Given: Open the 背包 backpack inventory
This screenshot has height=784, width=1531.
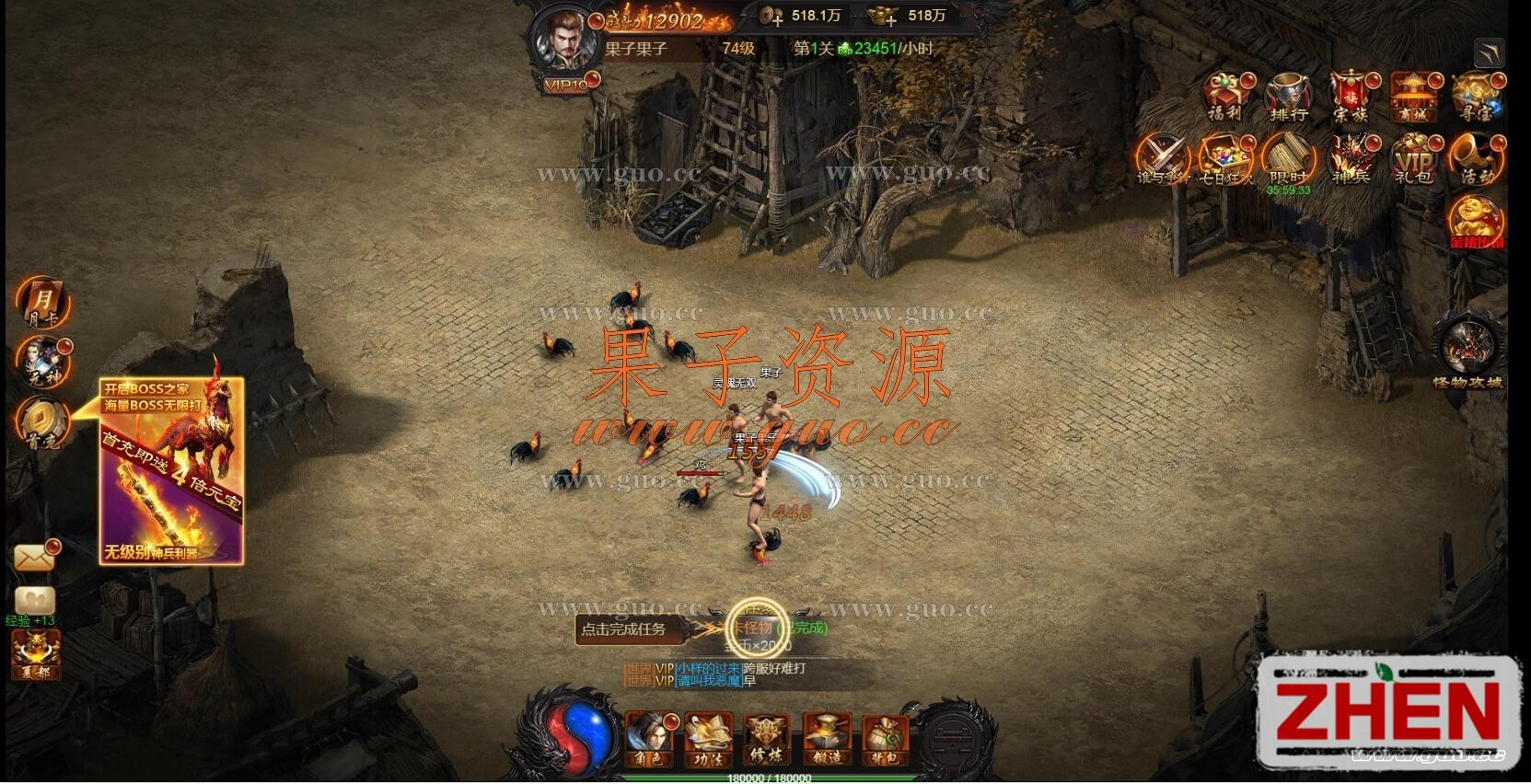Looking at the screenshot, I should [885, 738].
